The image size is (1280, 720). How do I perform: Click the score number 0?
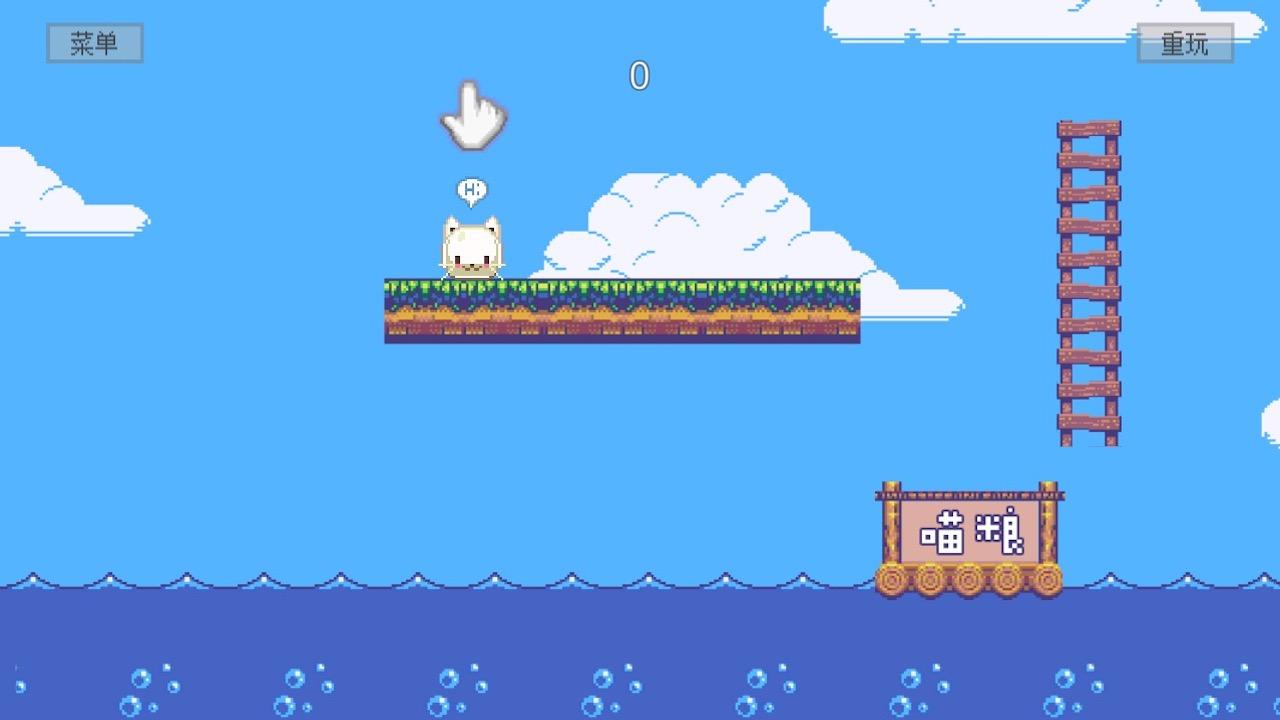click(x=640, y=74)
